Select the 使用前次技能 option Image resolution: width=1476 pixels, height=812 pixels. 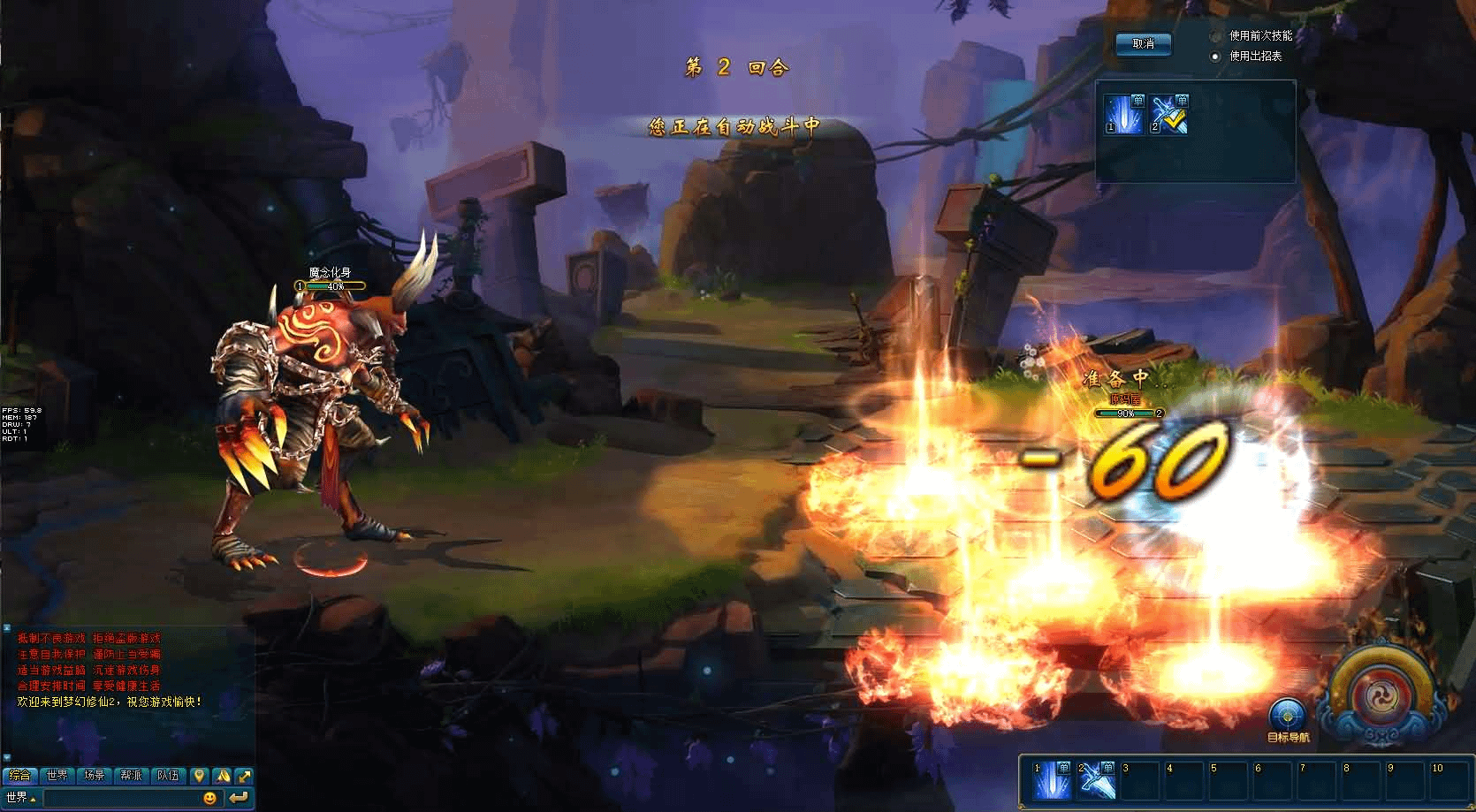[1216, 36]
